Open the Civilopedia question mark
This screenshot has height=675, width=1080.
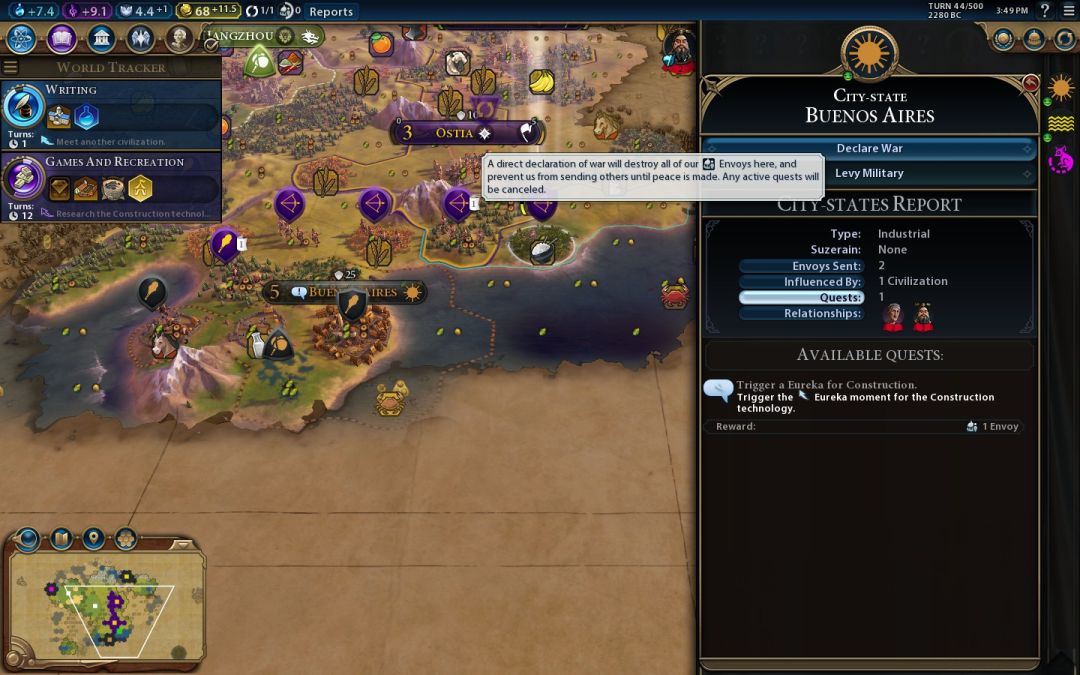pos(1044,11)
